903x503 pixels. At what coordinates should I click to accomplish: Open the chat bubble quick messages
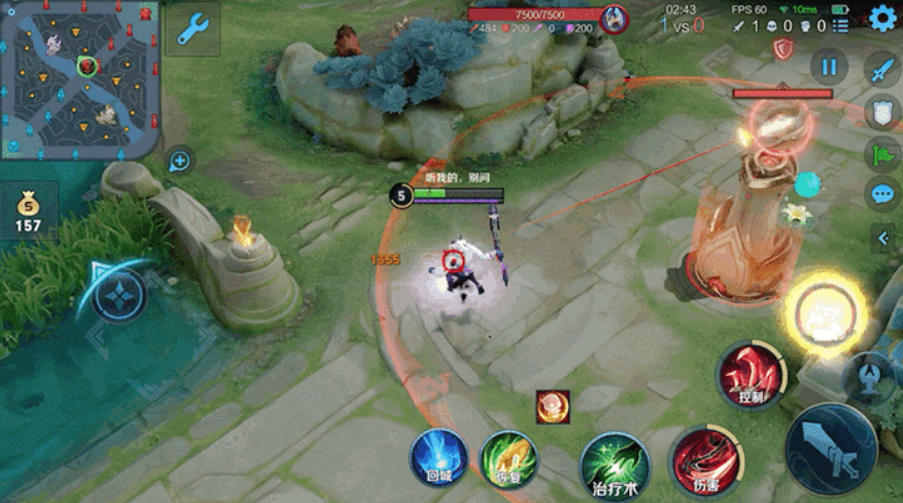coord(881,193)
